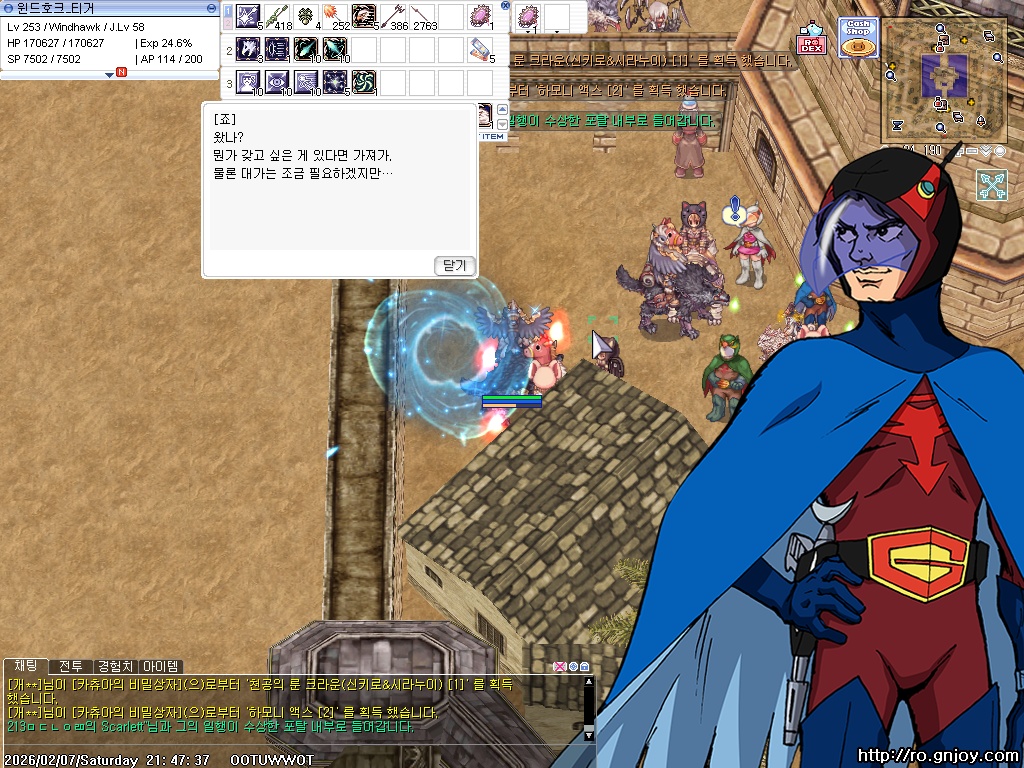Use the ticket item with count 5
Image resolution: width=1024 pixels, height=768 pixels.
click(481, 49)
